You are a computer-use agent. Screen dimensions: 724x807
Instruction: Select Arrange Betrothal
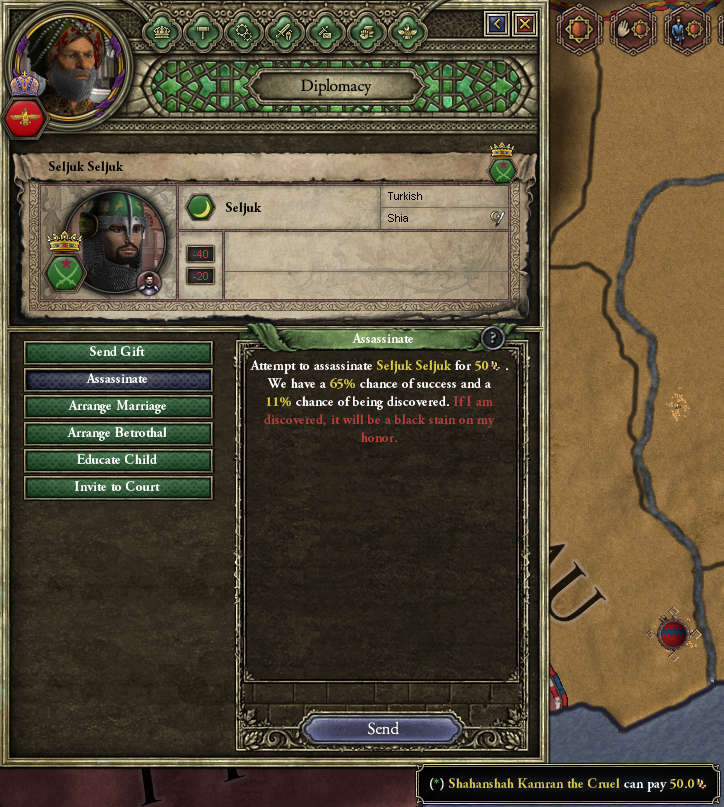[x=118, y=433]
